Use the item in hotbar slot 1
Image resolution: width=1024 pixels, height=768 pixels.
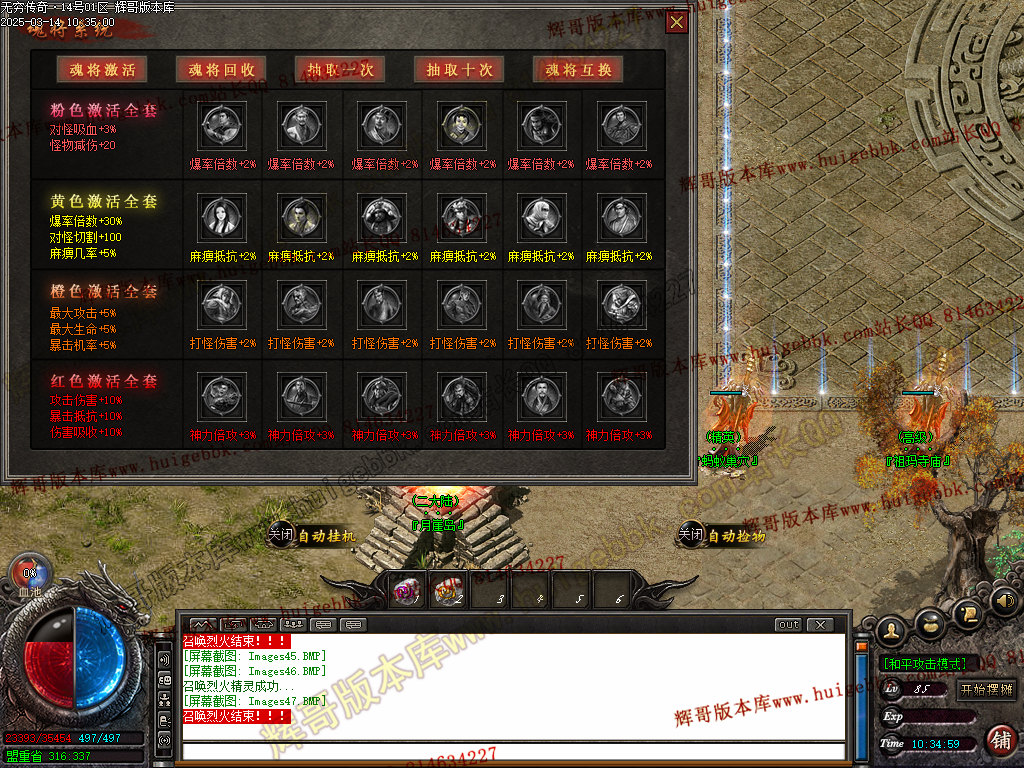(x=406, y=593)
